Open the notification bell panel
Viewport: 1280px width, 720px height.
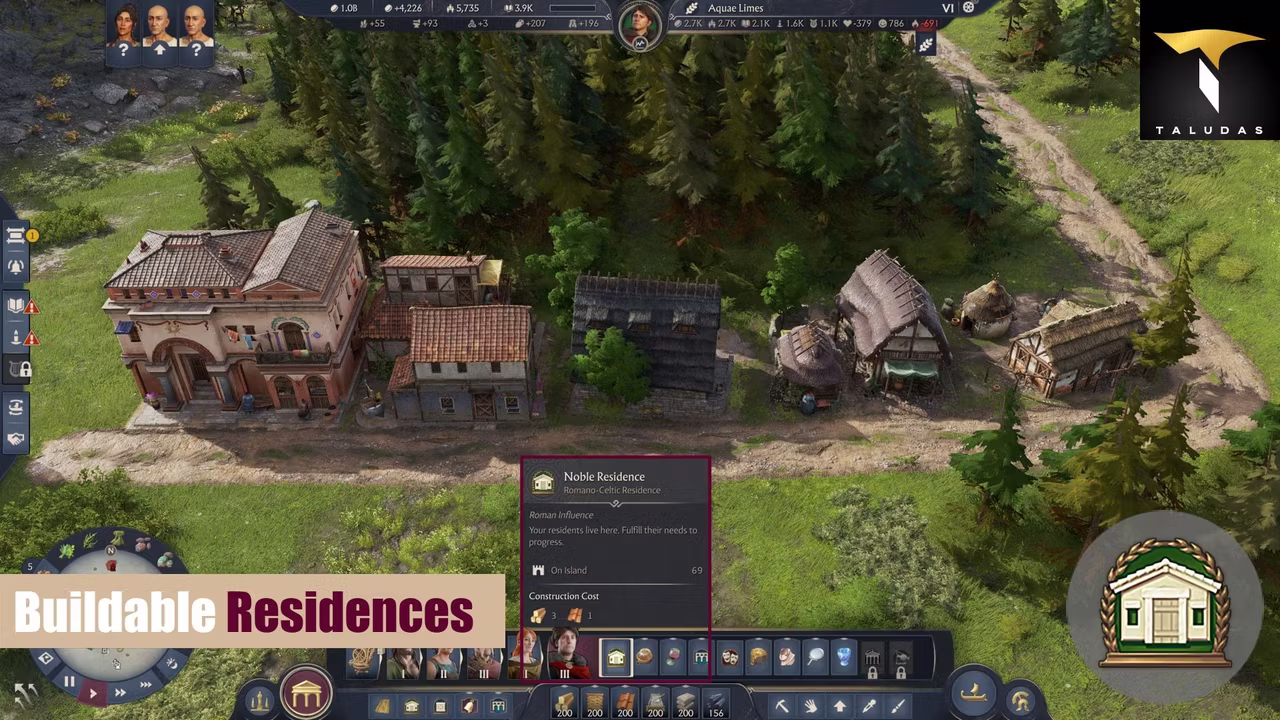[x=16, y=266]
